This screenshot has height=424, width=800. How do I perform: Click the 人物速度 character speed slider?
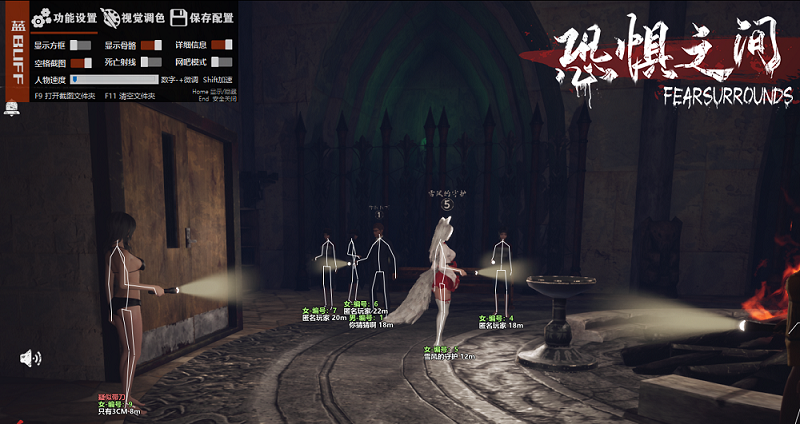tap(114, 79)
